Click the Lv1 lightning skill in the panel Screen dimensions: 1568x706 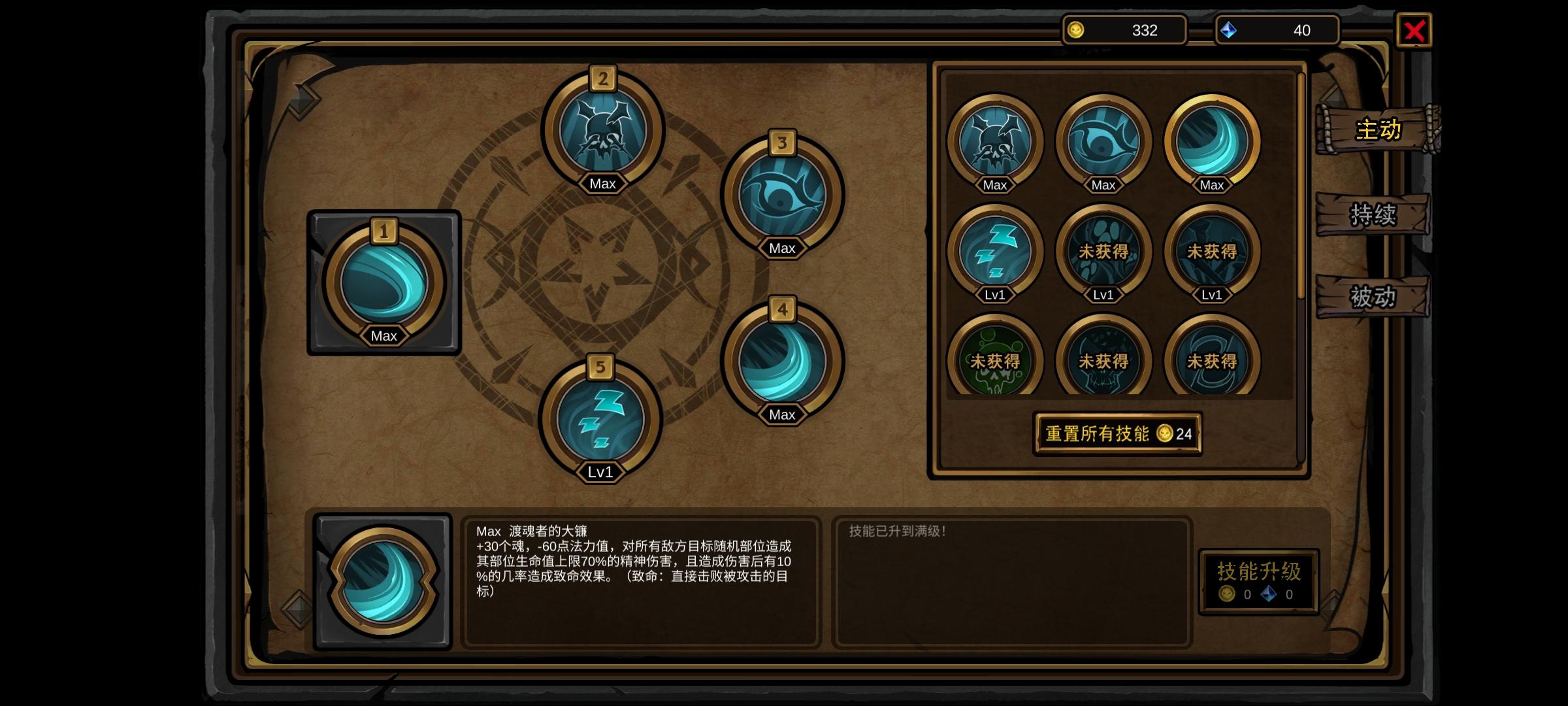(x=995, y=250)
